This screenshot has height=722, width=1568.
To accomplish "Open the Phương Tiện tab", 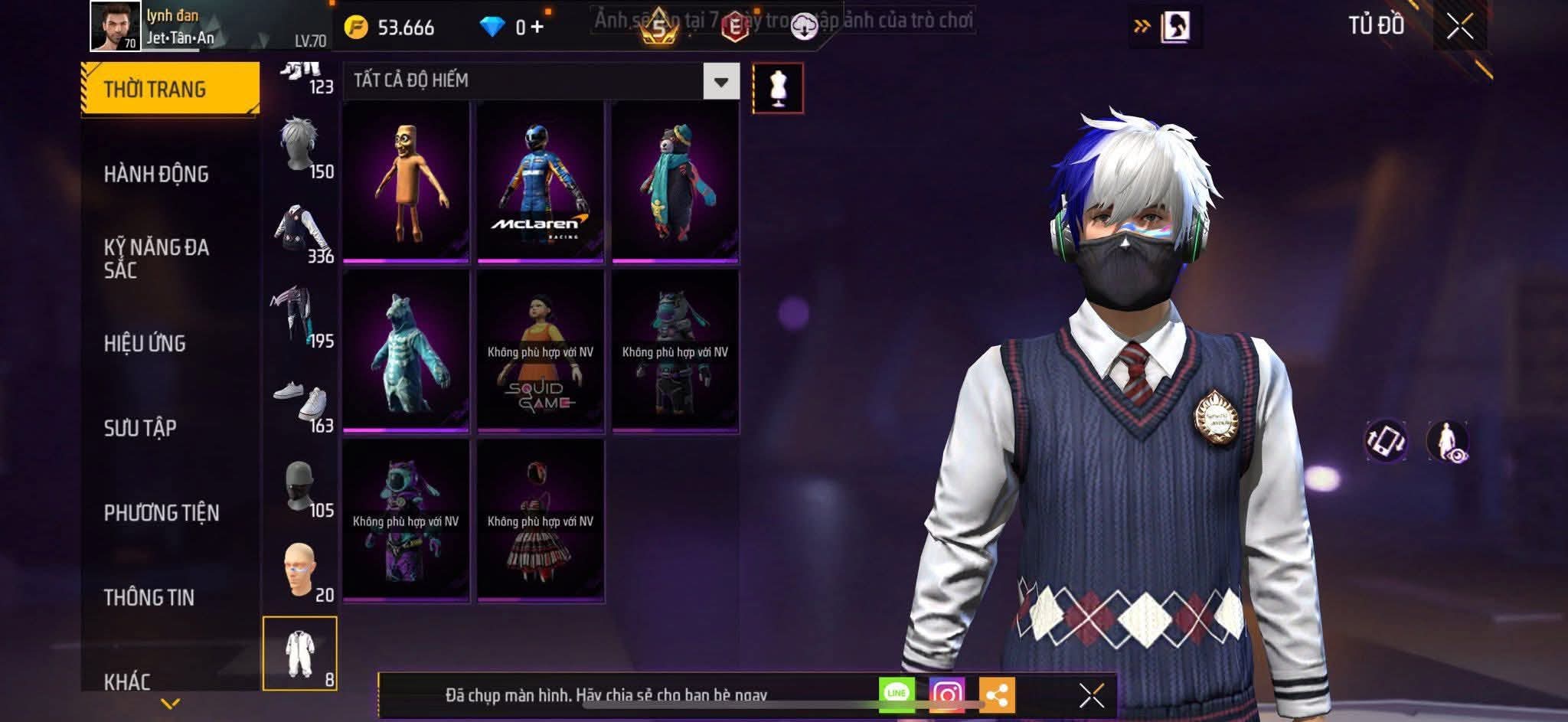I will 162,512.
